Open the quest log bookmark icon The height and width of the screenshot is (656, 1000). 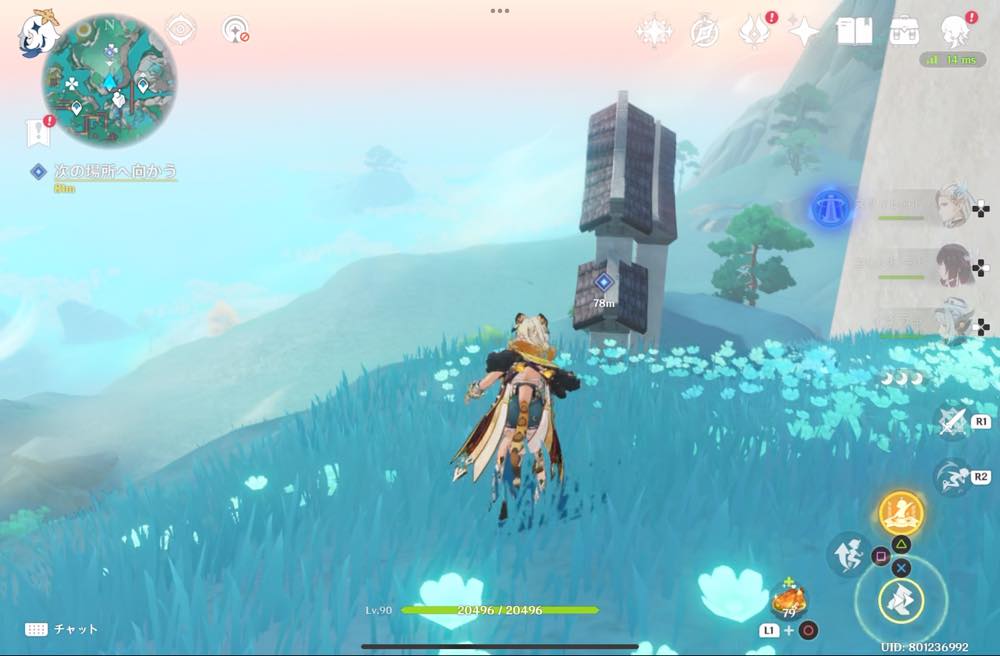click(x=37, y=131)
